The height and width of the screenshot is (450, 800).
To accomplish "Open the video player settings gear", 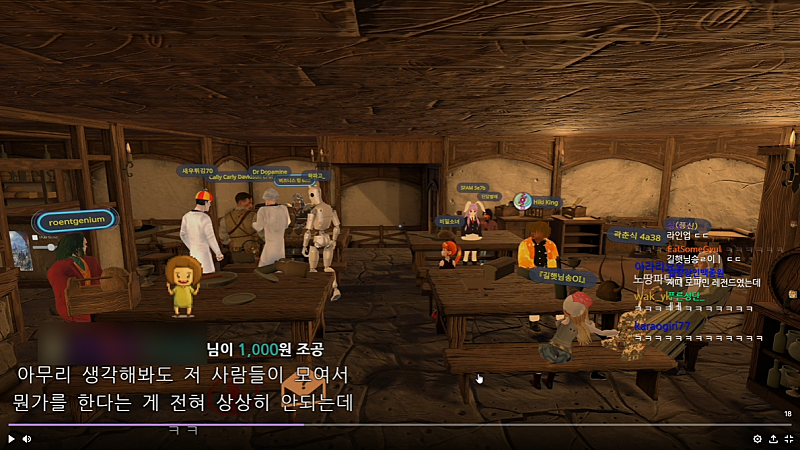I will (757, 438).
